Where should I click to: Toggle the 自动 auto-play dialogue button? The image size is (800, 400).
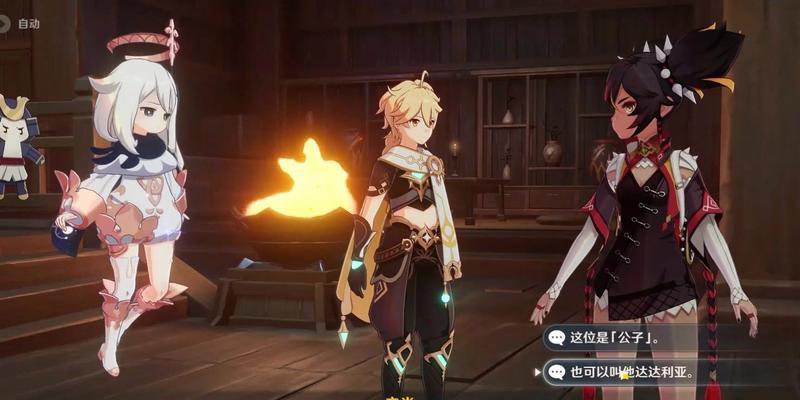tap(24, 23)
